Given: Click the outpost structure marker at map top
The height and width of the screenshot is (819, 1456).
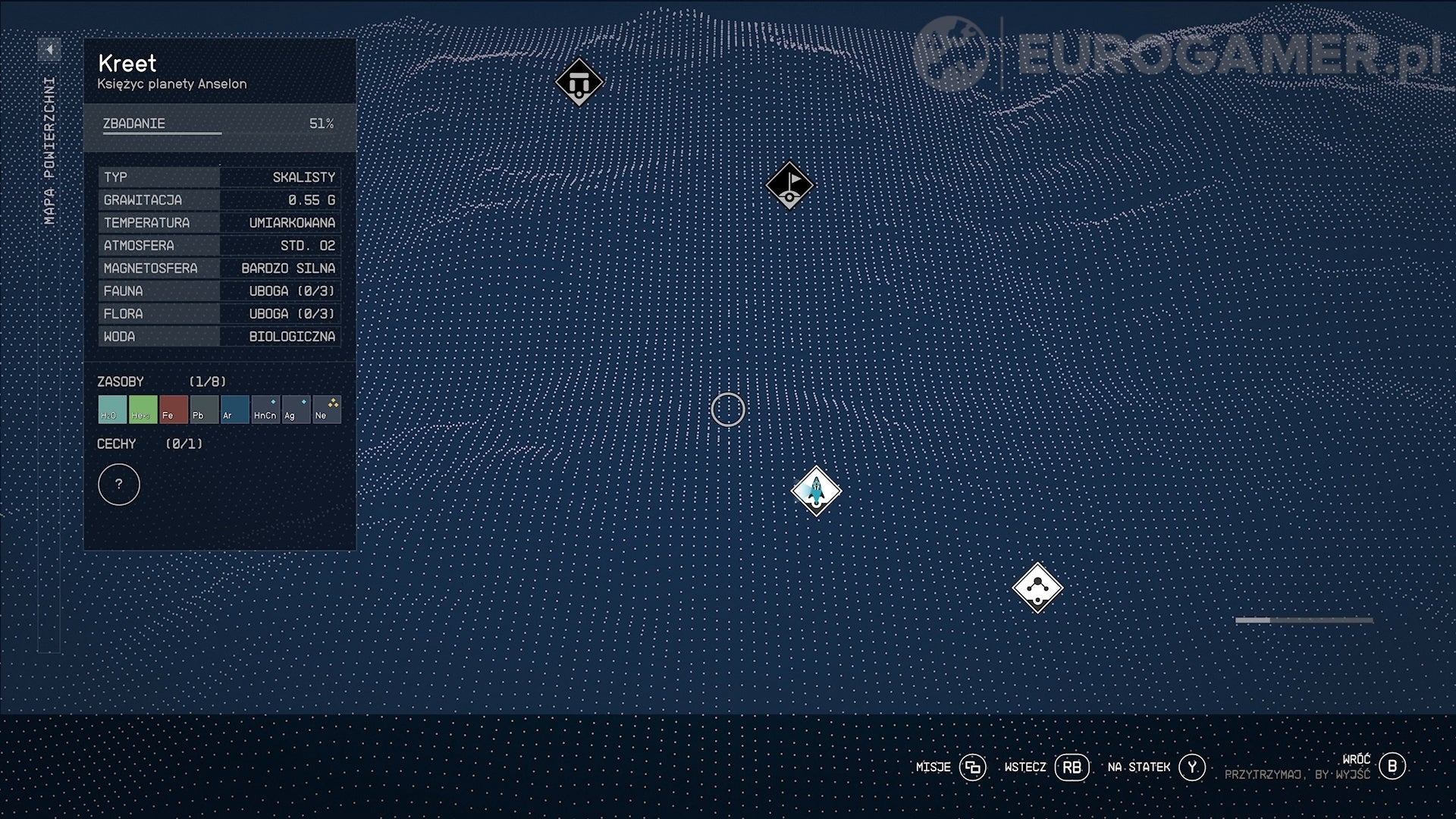Looking at the screenshot, I should (579, 82).
